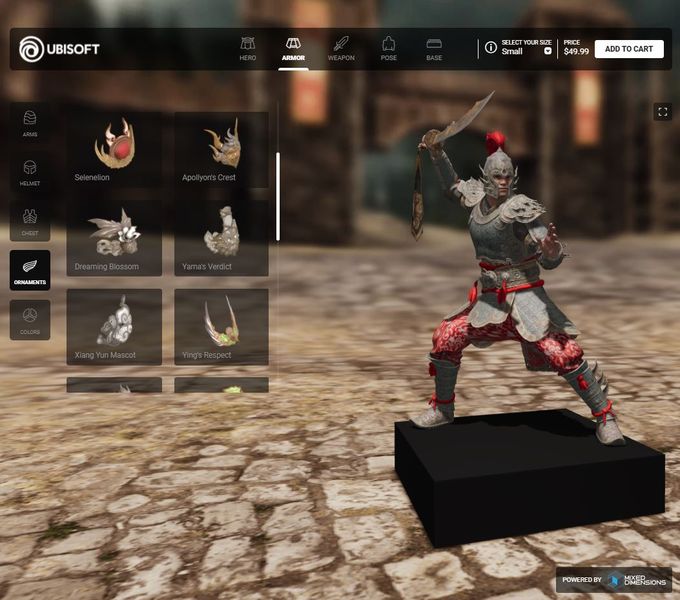Open the Chest armor category
The image size is (680, 600).
pyautogui.click(x=30, y=221)
